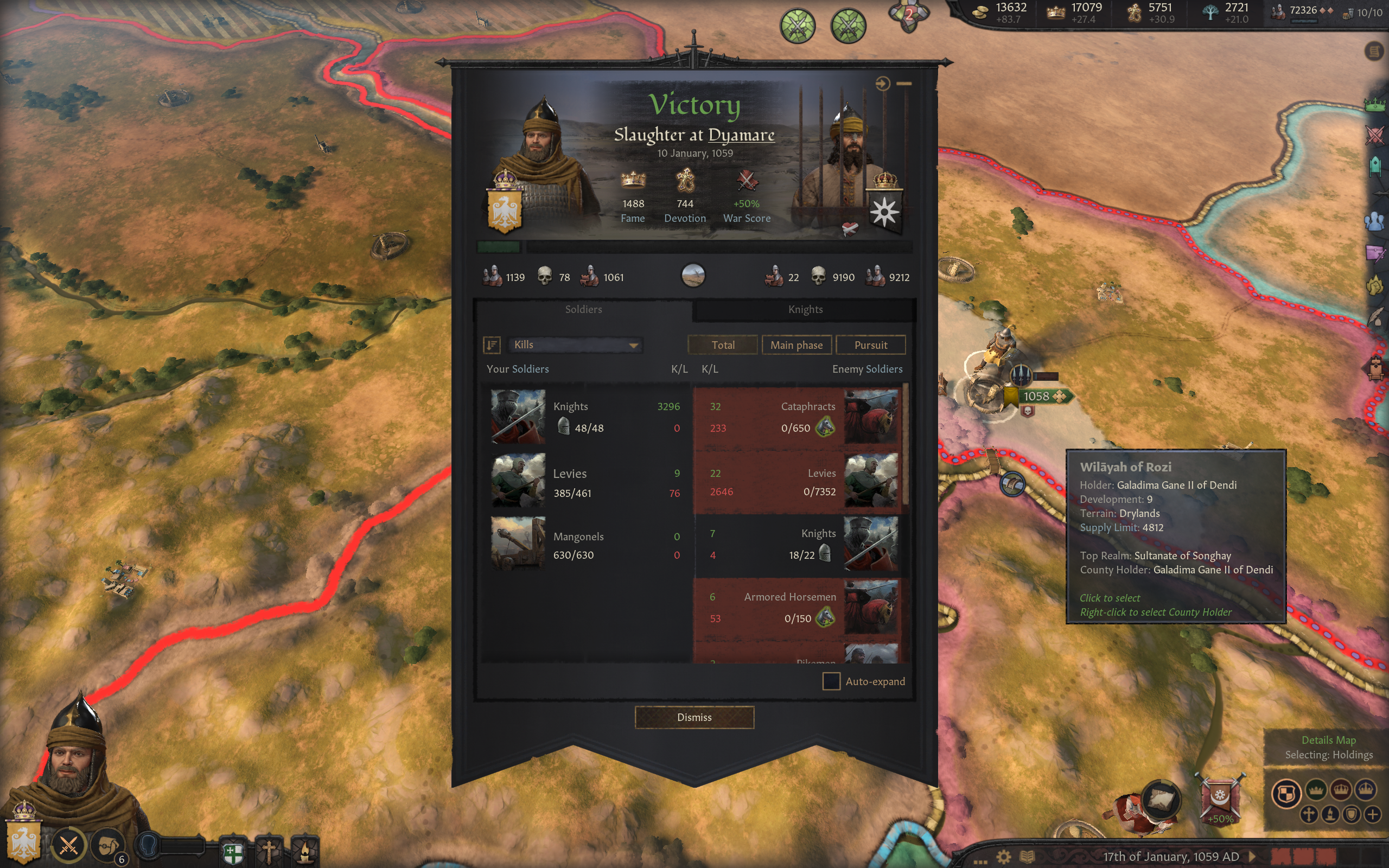1389x868 pixels.
Task: Follow the Dyamare location link
Action: pos(741,135)
